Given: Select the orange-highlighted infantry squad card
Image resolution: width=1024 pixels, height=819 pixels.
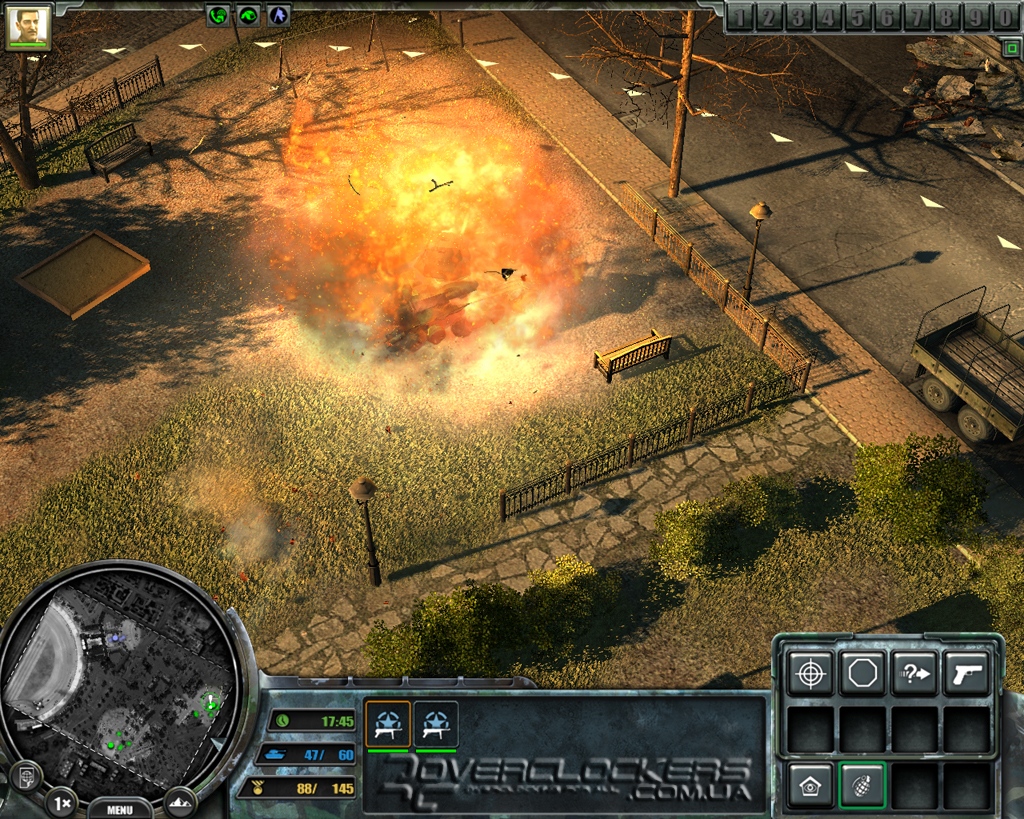Looking at the screenshot, I should point(387,724).
